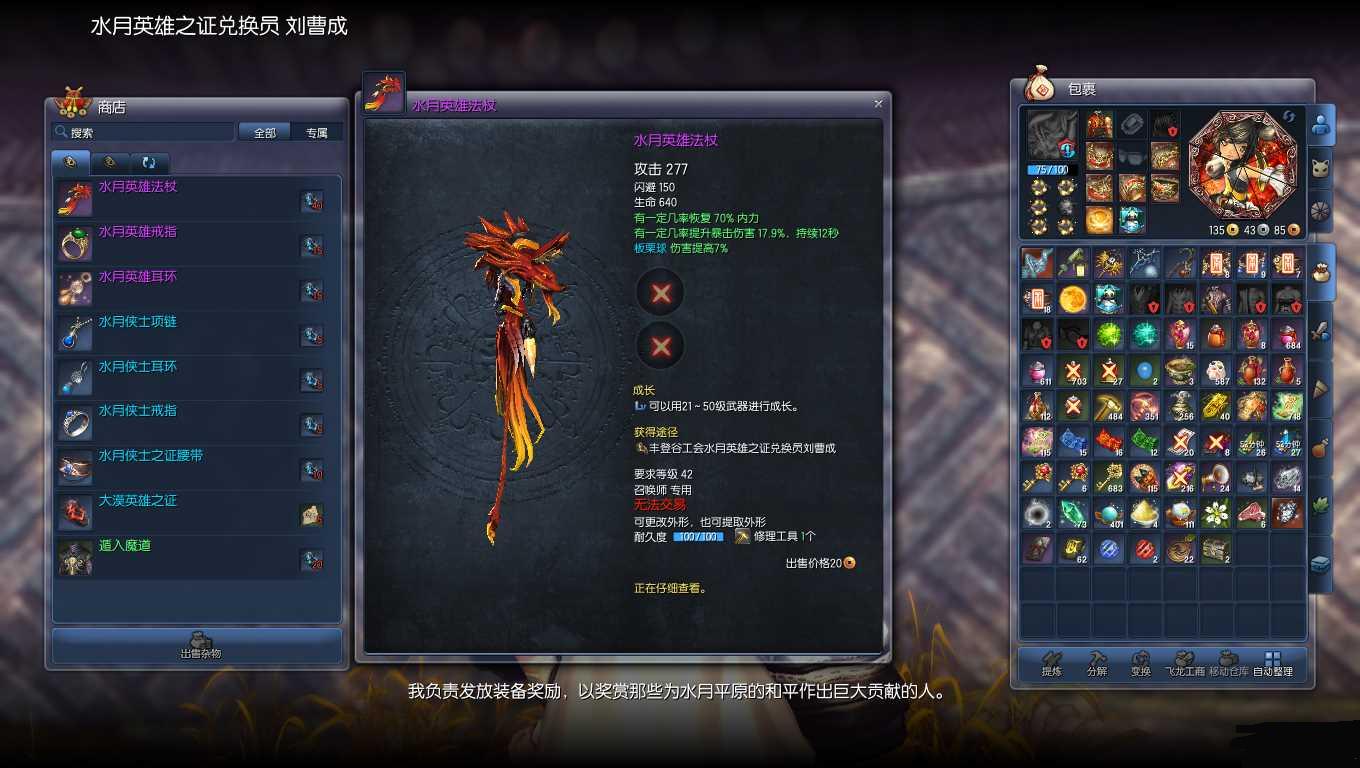Screen dimensions: 1360x768
Task: Switch the shop filter to 专属
Action: 317,131
